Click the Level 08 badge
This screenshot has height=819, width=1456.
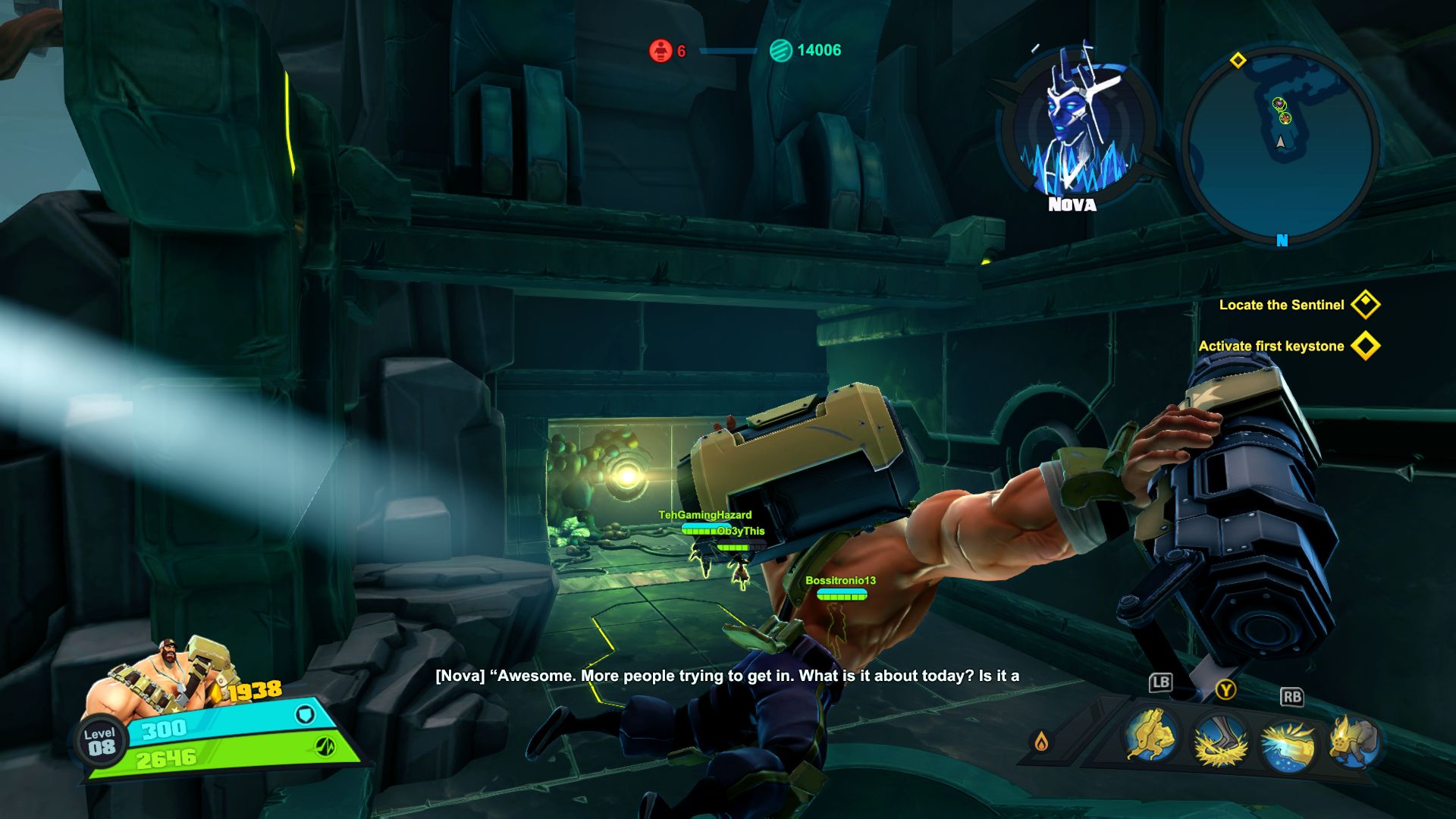point(100,742)
